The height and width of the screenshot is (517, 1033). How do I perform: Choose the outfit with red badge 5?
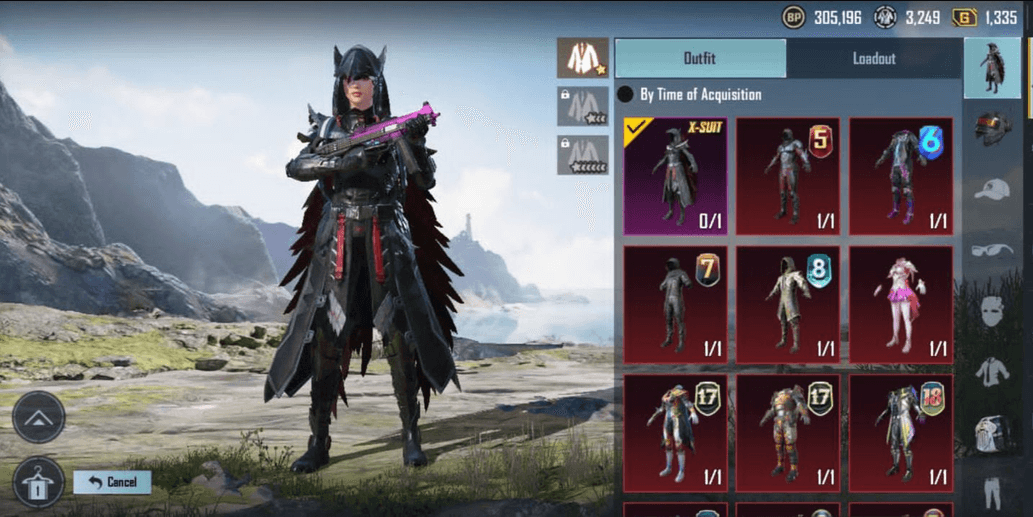click(x=788, y=176)
